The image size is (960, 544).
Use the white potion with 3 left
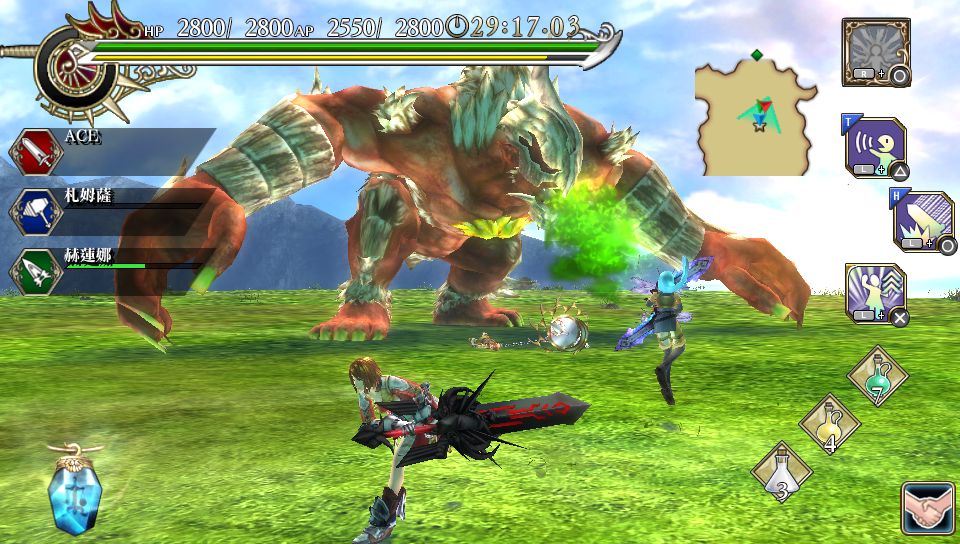coord(782,473)
